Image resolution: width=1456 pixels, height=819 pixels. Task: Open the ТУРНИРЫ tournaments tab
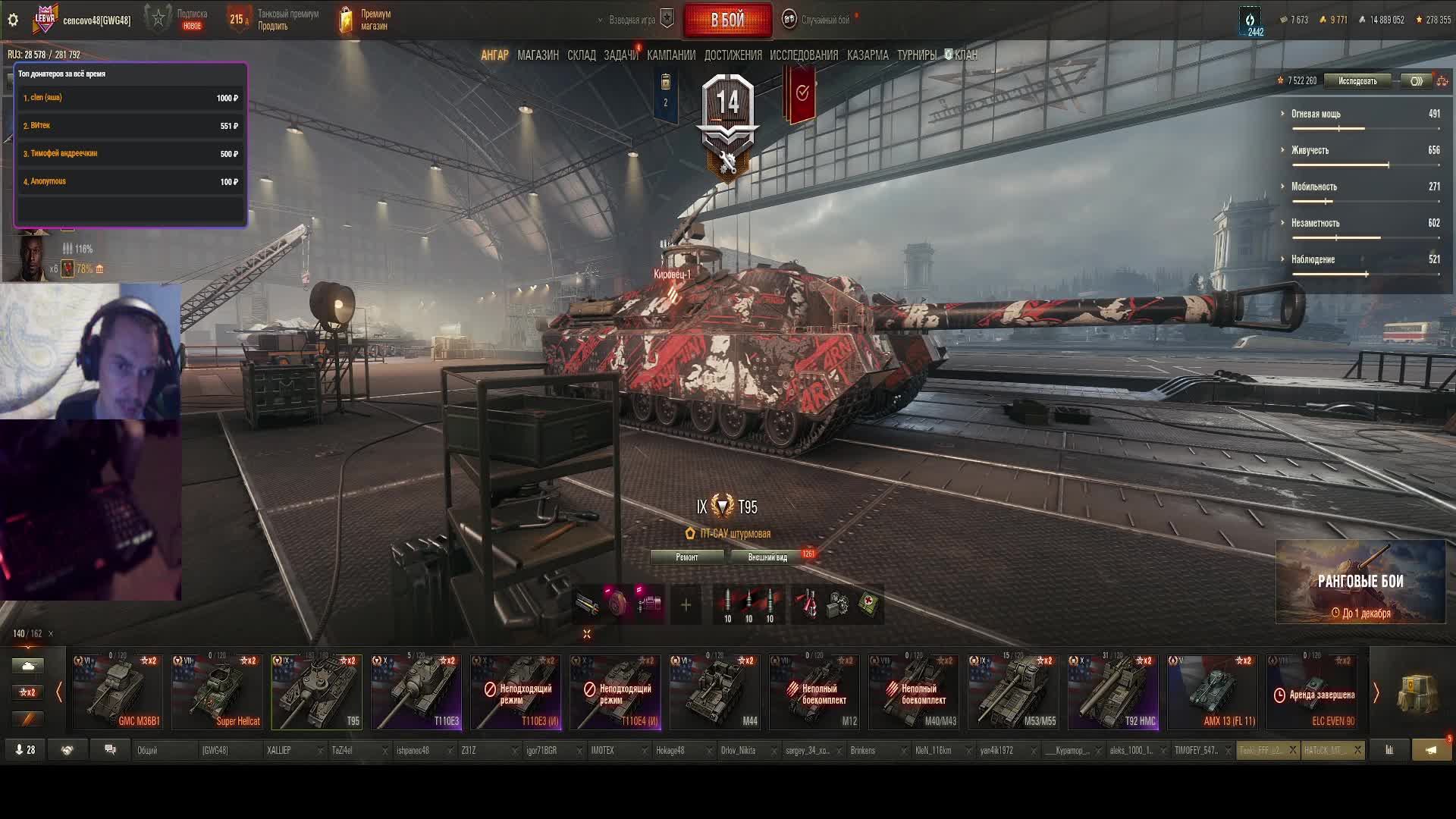(x=916, y=55)
